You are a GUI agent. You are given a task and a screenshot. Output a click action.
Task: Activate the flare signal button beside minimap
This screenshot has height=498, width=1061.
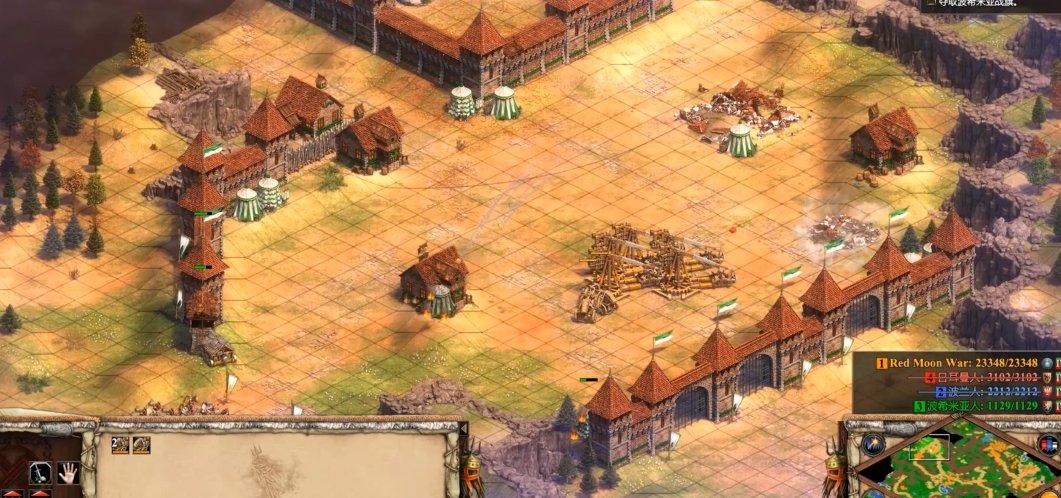874,442
